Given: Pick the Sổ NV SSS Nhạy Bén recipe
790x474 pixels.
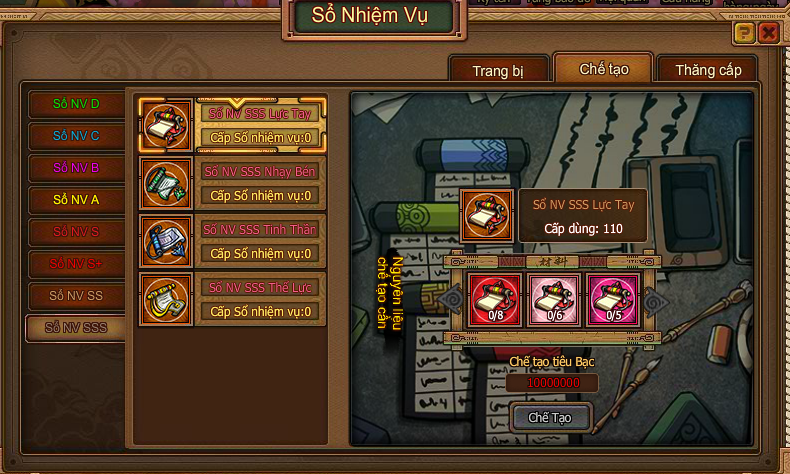Looking at the screenshot, I should (232, 183).
